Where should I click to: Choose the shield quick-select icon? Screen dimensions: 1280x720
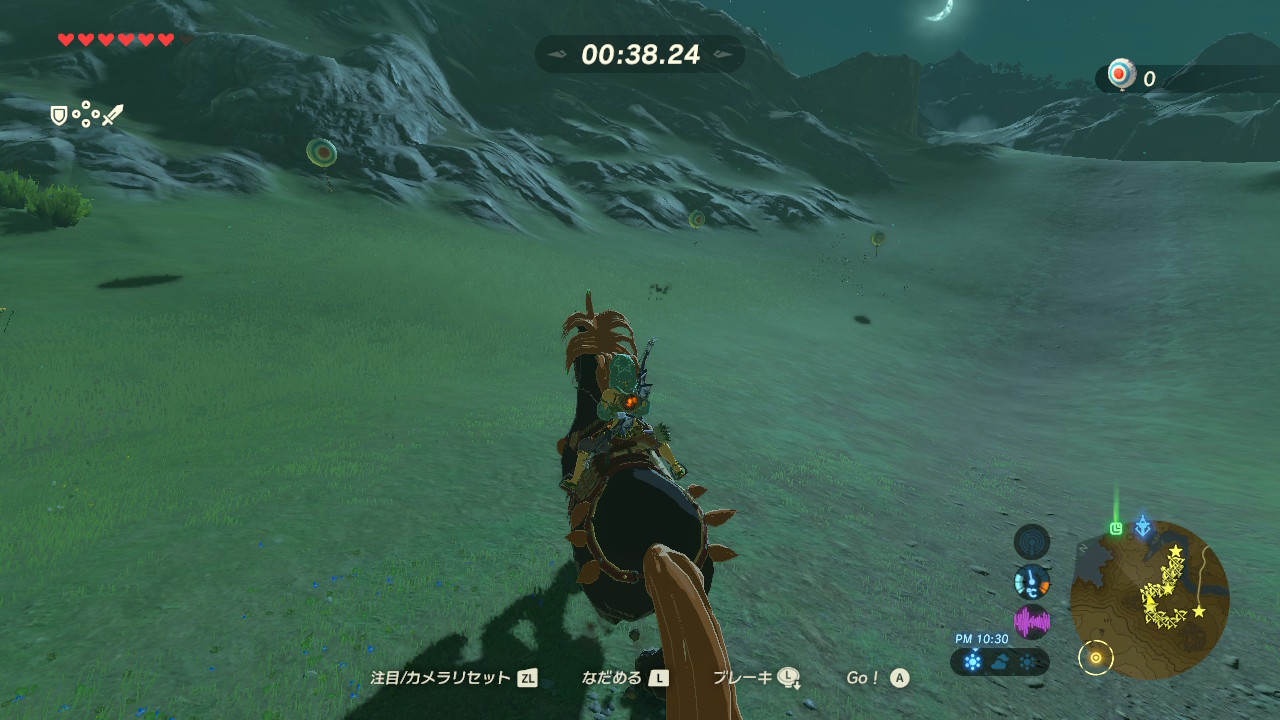(59, 116)
